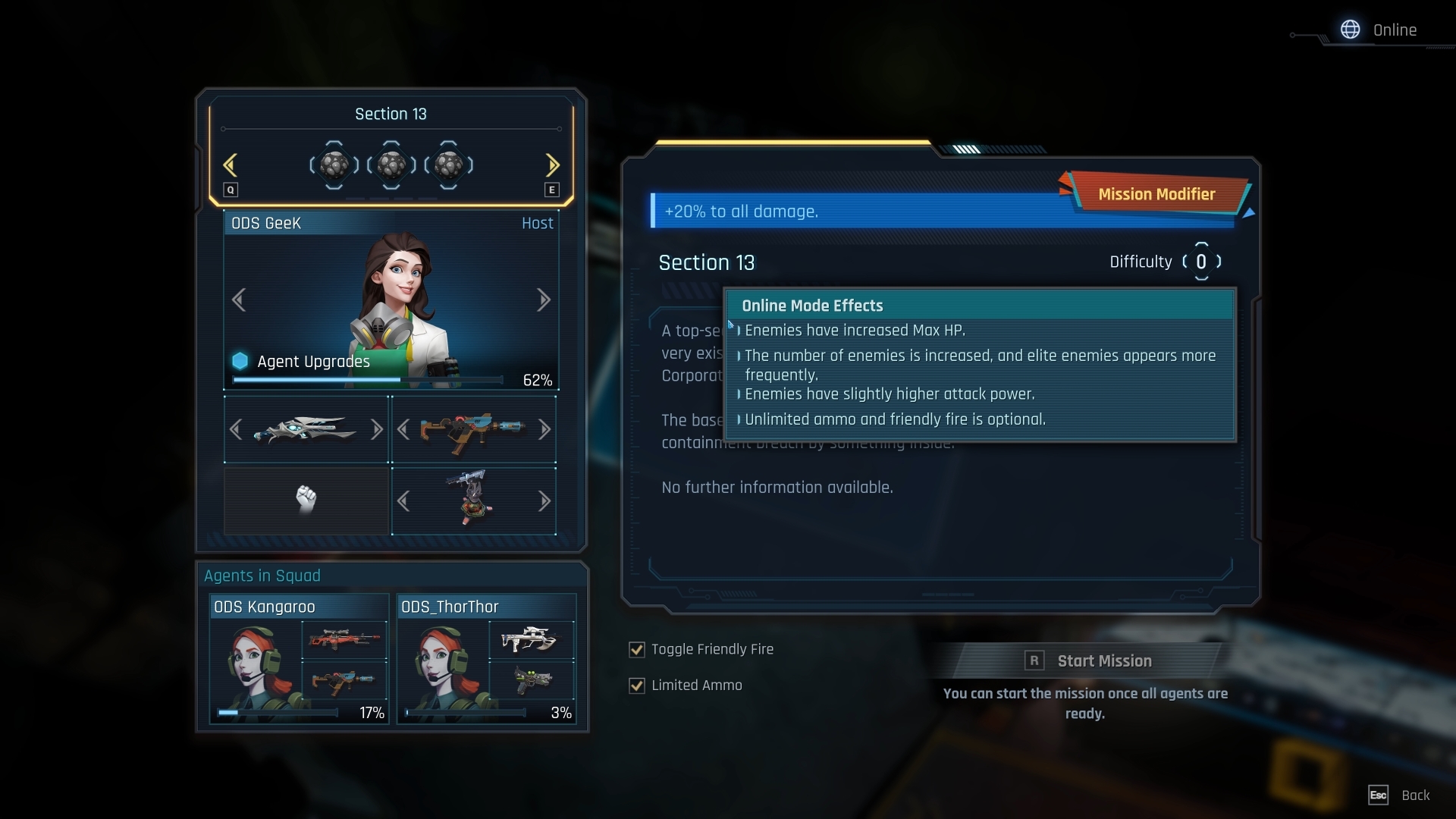Toggle the Online mode indicator
The image size is (1456, 819).
[x=1379, y=30]
